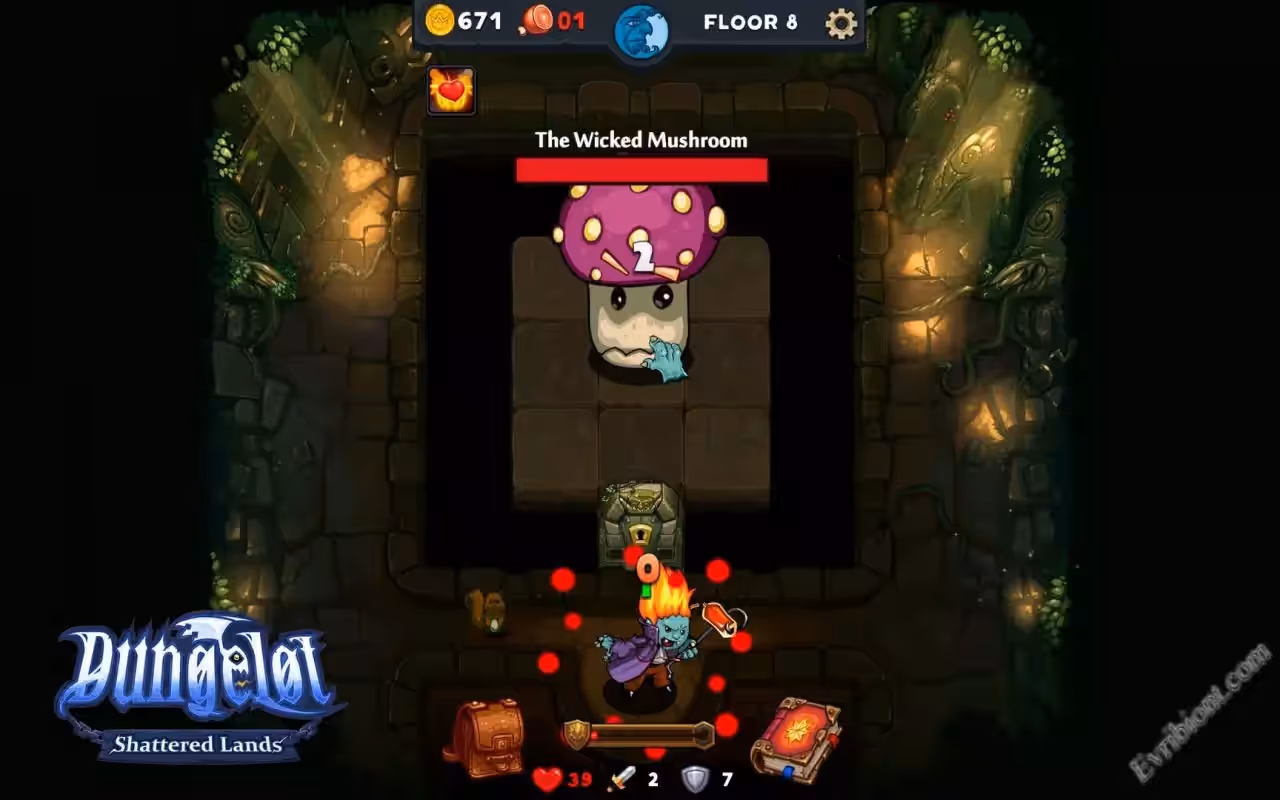Open the red spellbook

796,740
